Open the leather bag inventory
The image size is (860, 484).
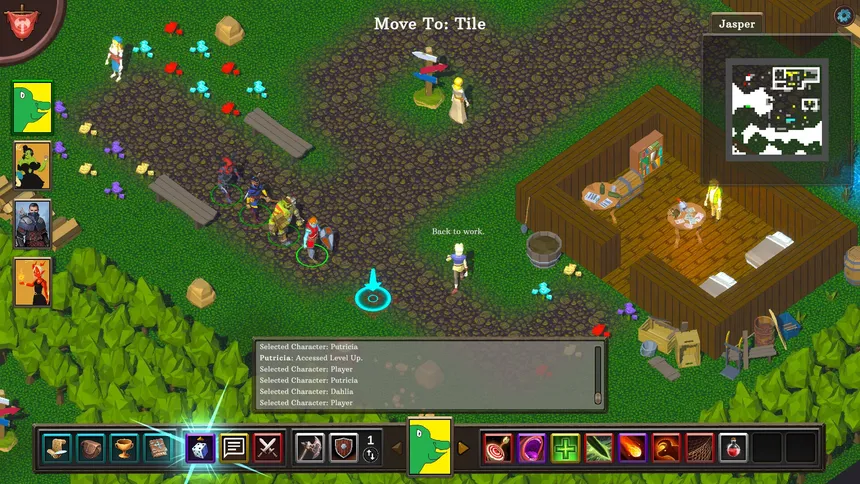pos(91,447)
